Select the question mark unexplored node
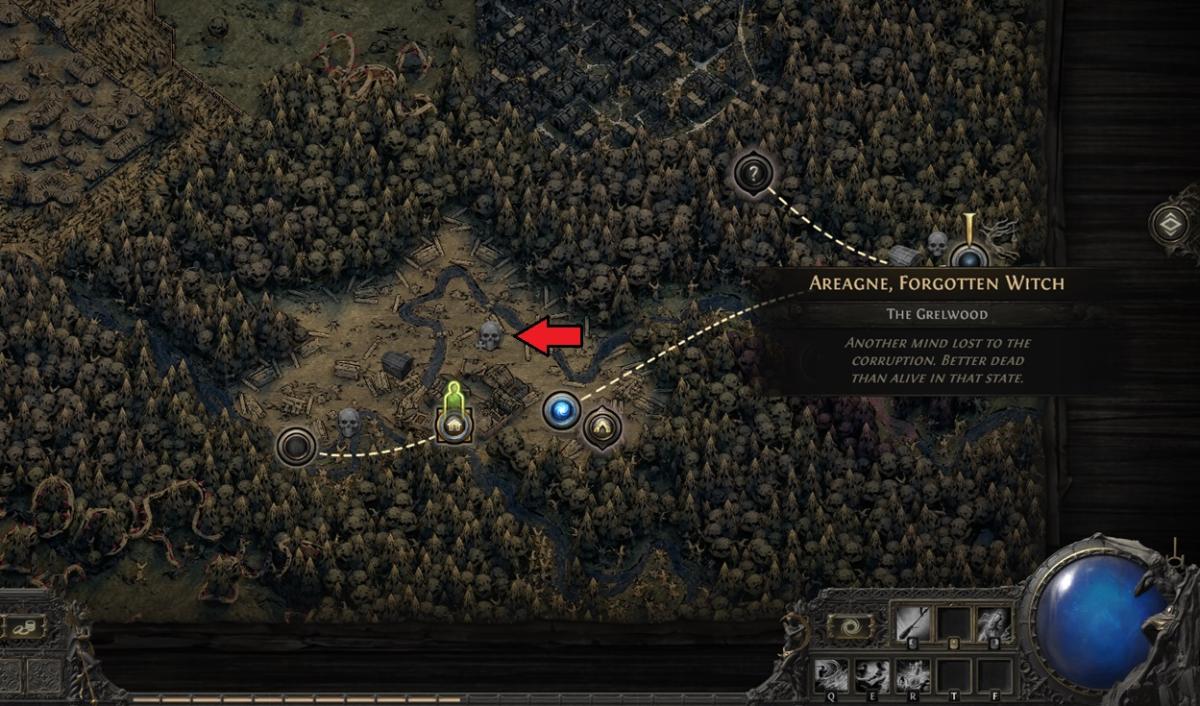This screenshot has width=1200, height=706. (753, 174)
